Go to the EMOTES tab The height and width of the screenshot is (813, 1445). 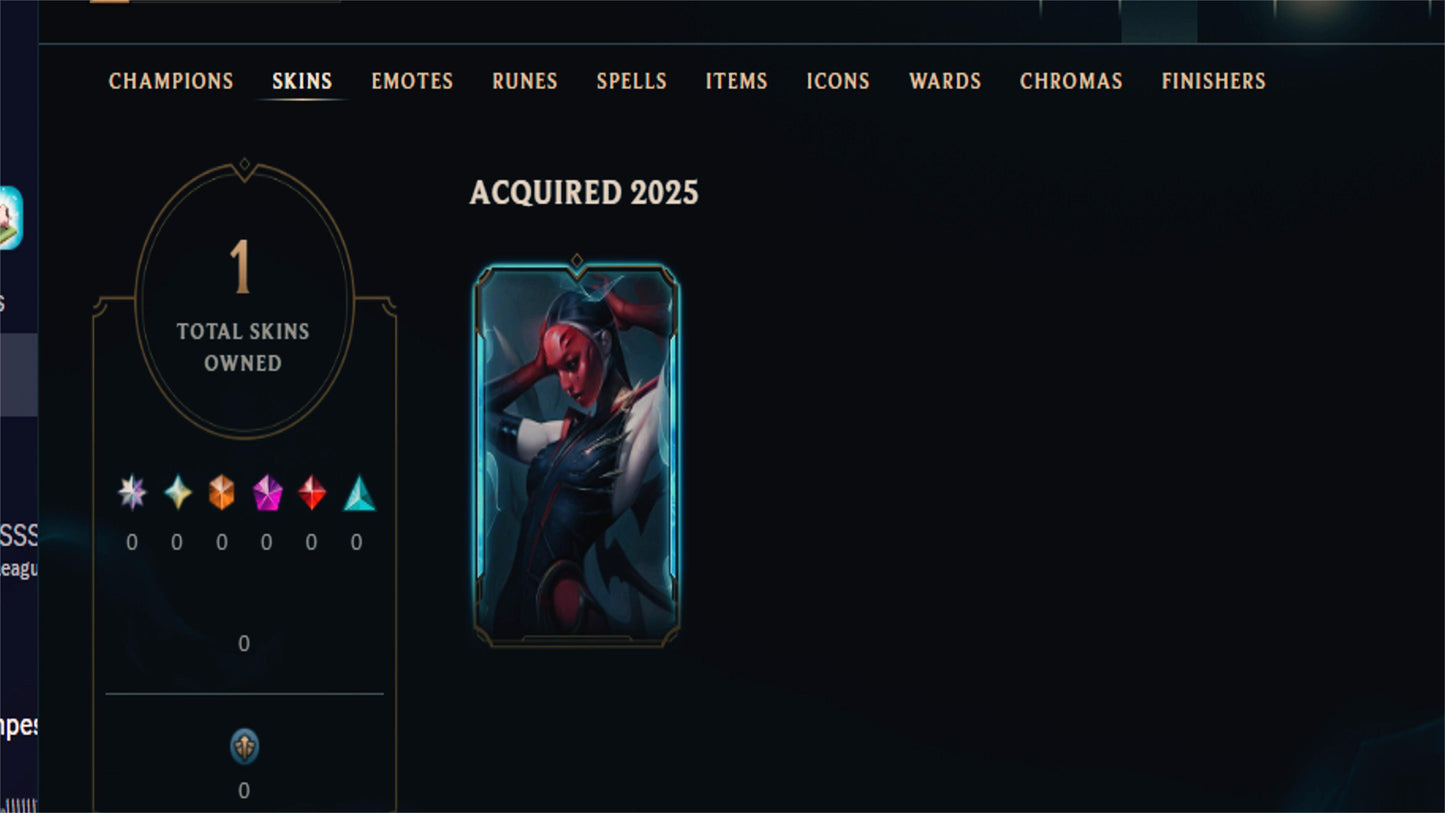pyautogui.click(x=412, y=81)
